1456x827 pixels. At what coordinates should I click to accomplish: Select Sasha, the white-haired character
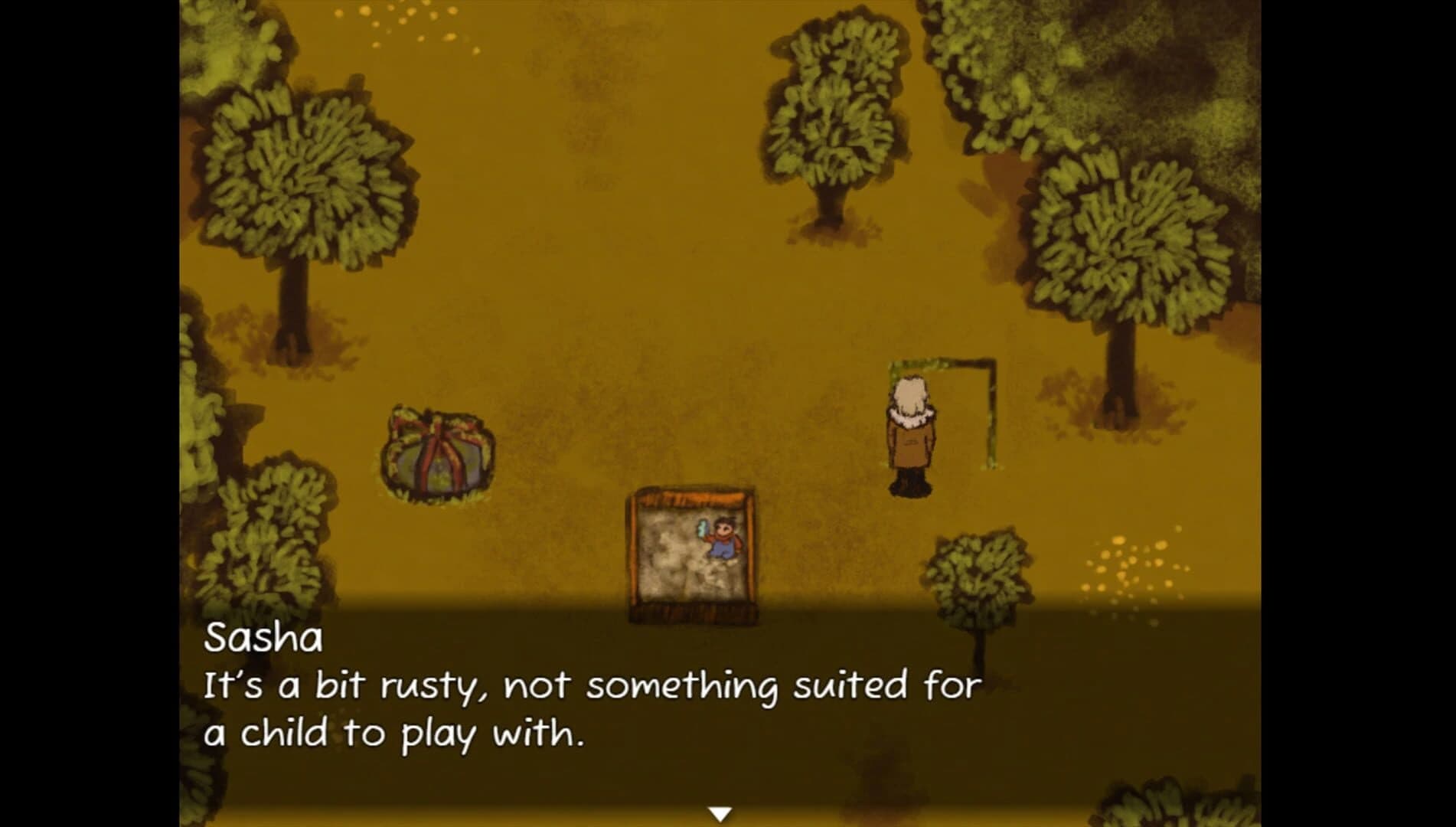911,436
